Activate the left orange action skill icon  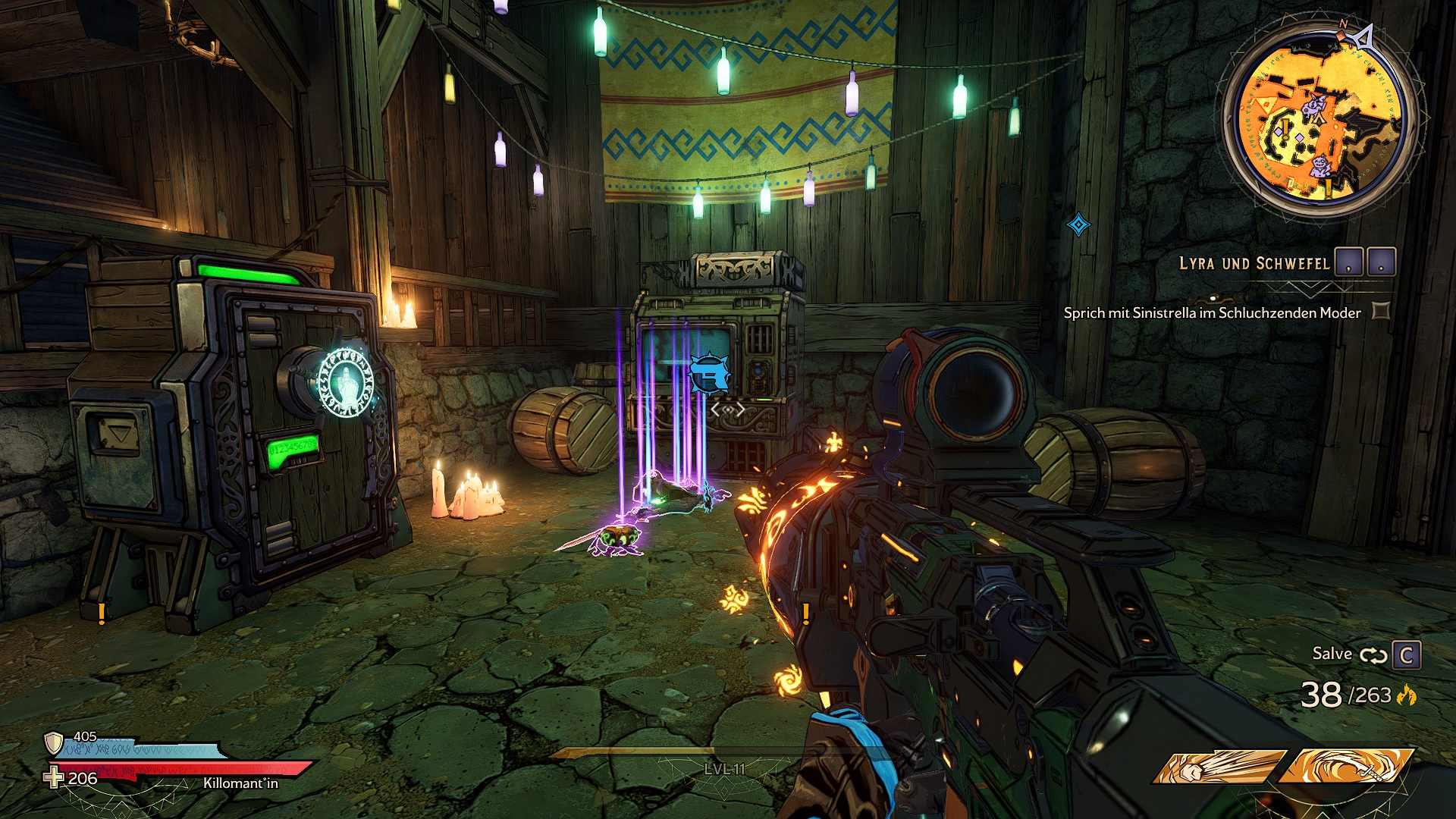pyautogui.click(x=1219, y=767)
